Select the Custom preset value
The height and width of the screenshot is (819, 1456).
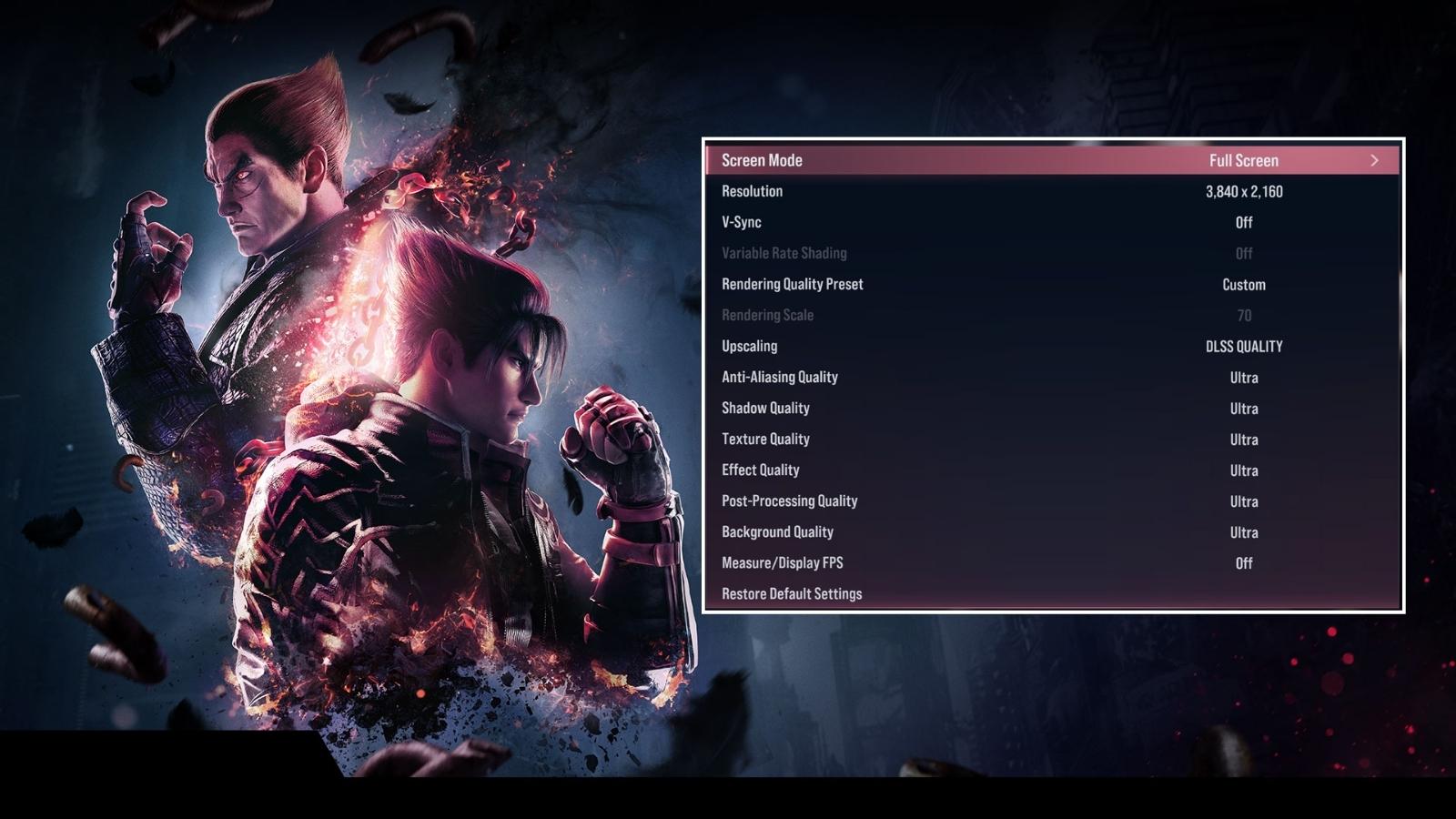[1242, 284]
